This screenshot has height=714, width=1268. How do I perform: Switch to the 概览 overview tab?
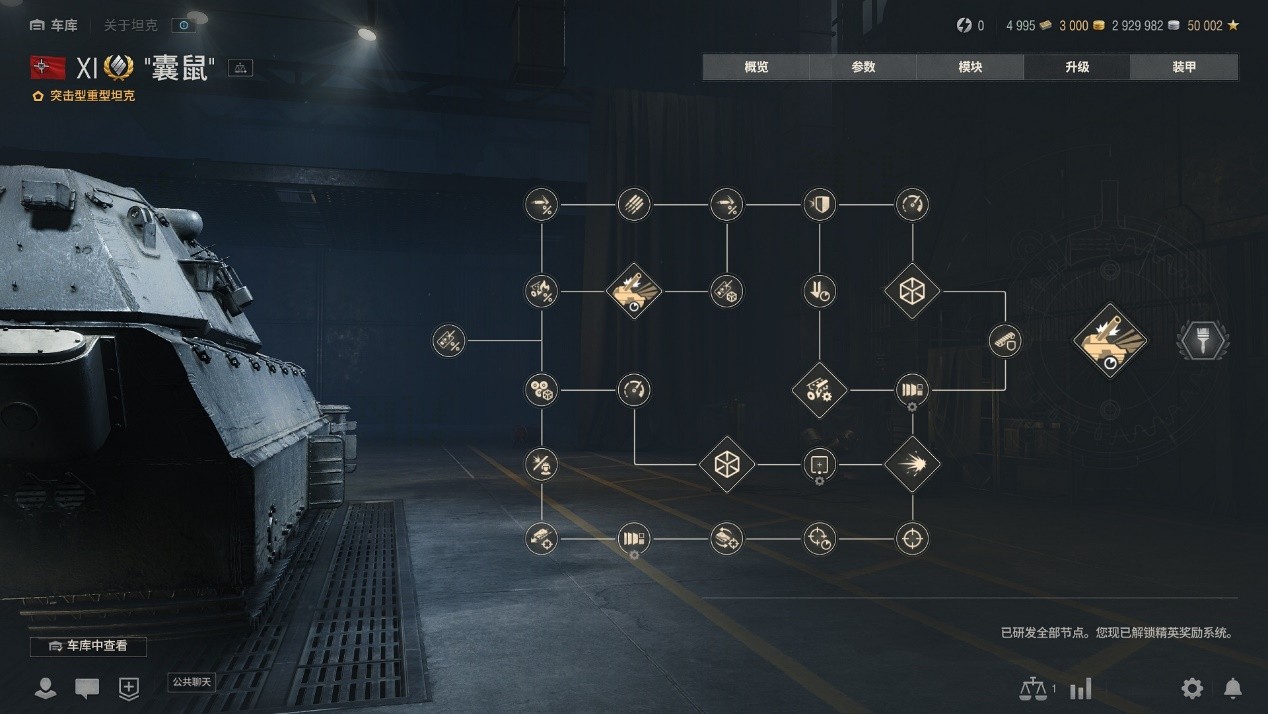tap(756, 67)
